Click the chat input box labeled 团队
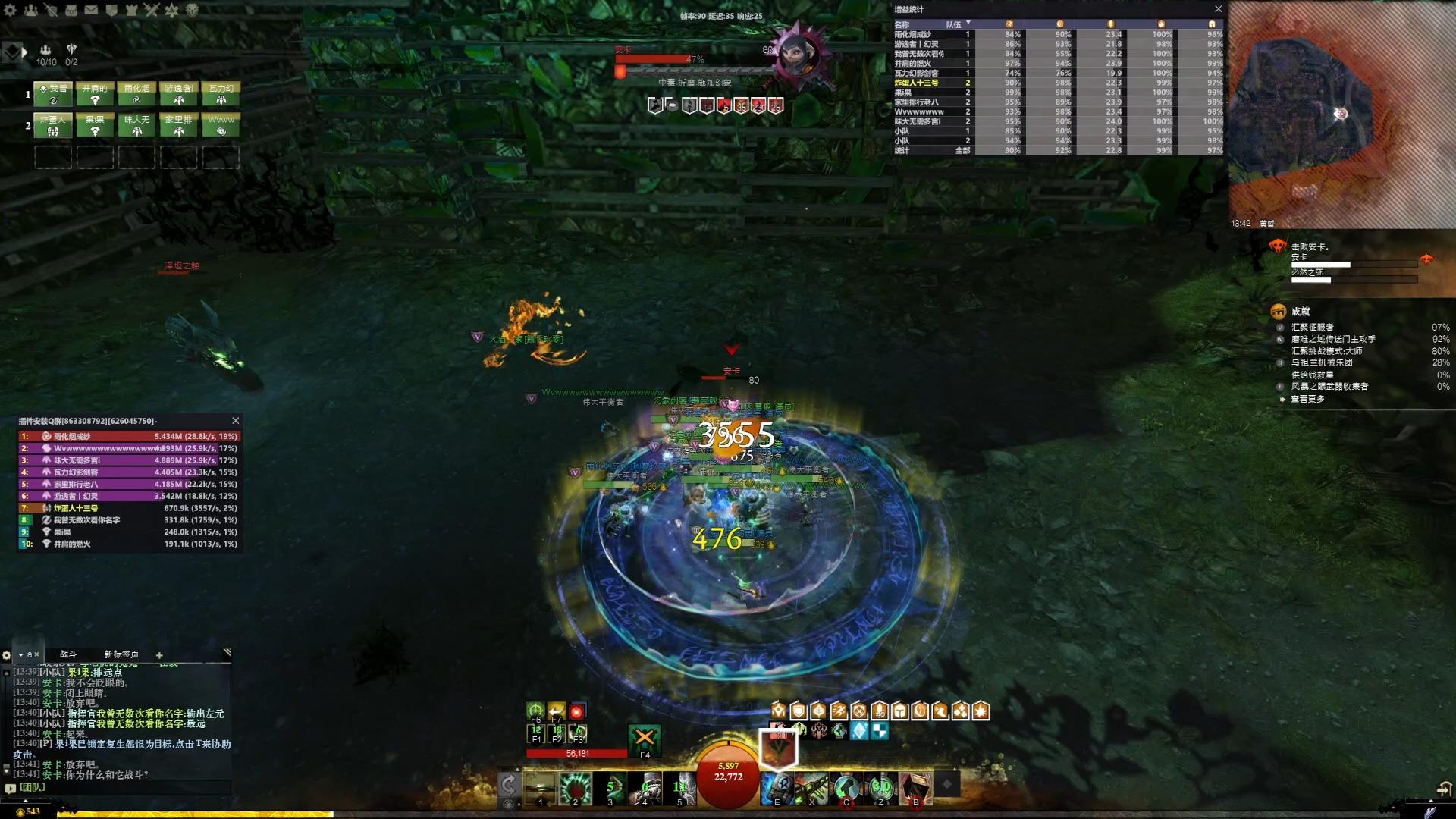 pyautogui.click(x=121, y=788)
